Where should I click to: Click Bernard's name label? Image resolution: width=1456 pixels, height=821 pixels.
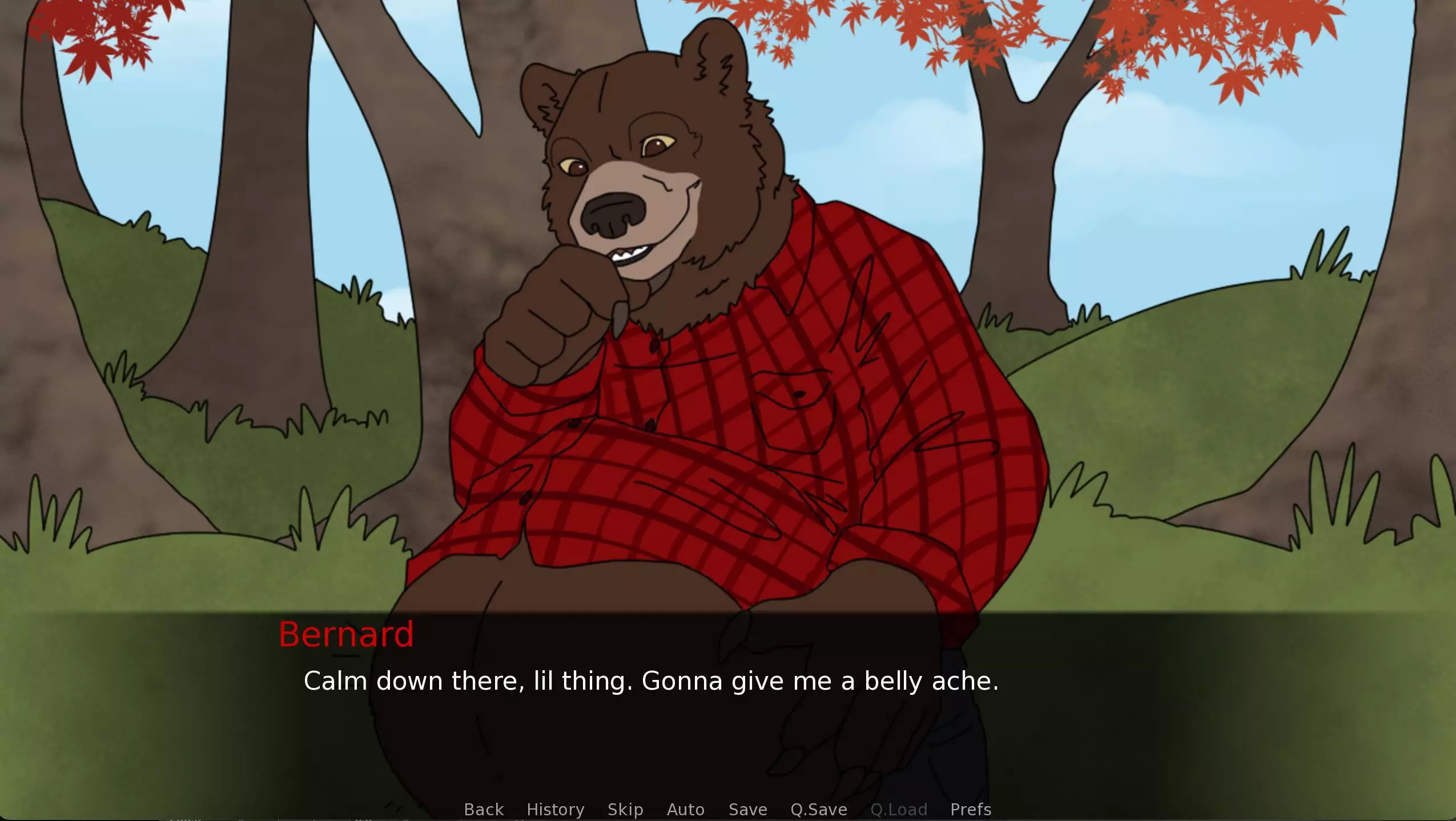pyautogui.click(x=347, y=634)
